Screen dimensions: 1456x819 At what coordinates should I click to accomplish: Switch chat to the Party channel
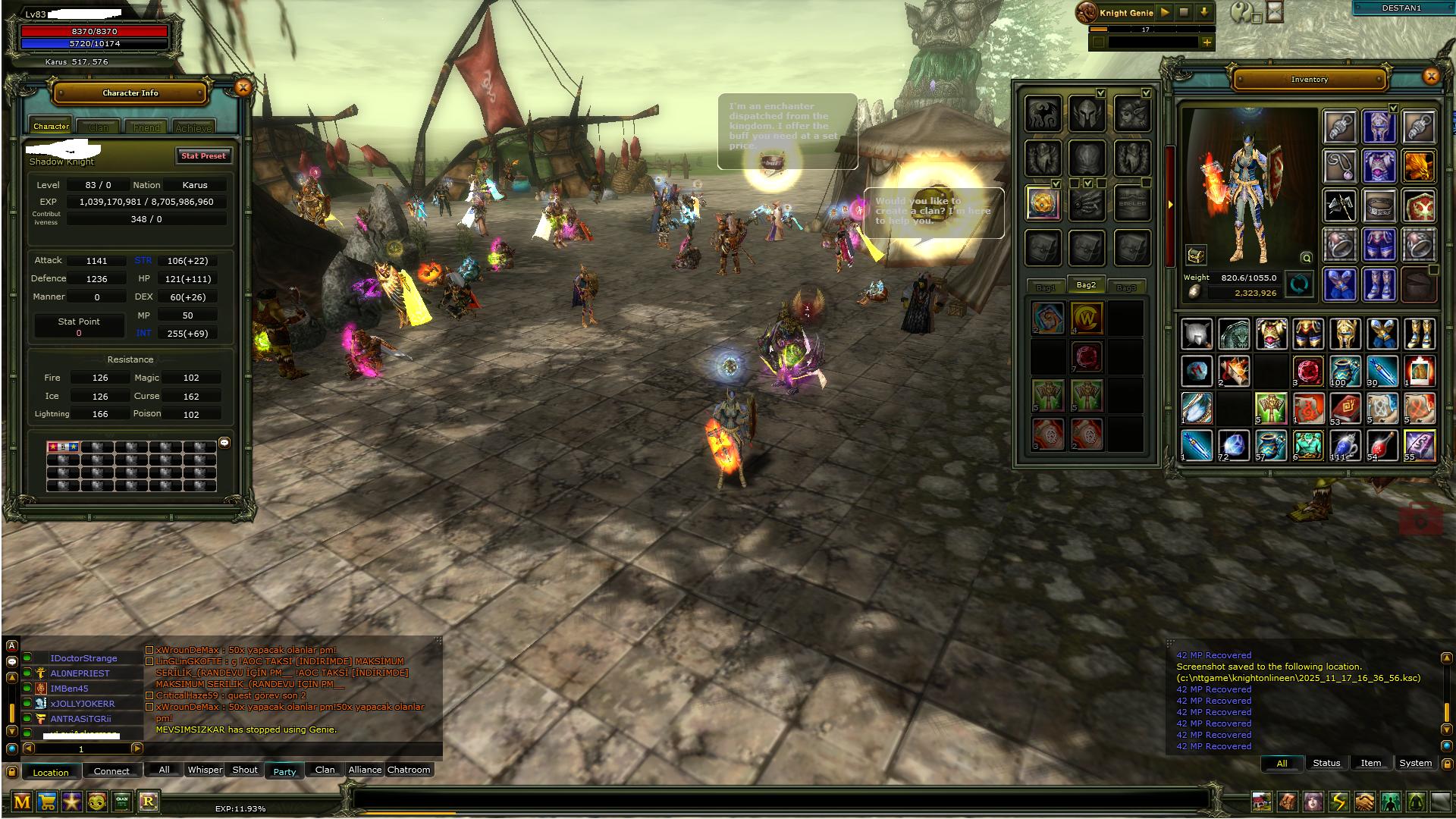pos(284,771)
